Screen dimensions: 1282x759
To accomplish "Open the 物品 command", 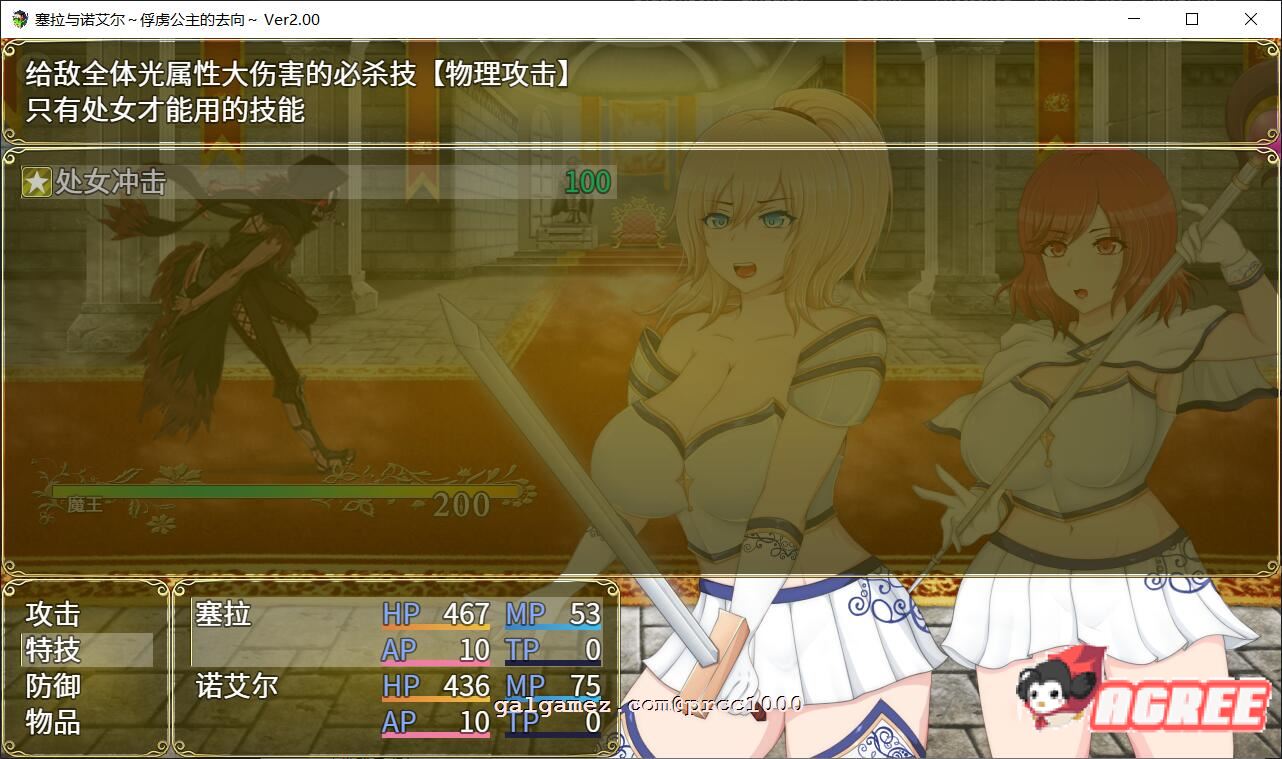I will [52, 723].
